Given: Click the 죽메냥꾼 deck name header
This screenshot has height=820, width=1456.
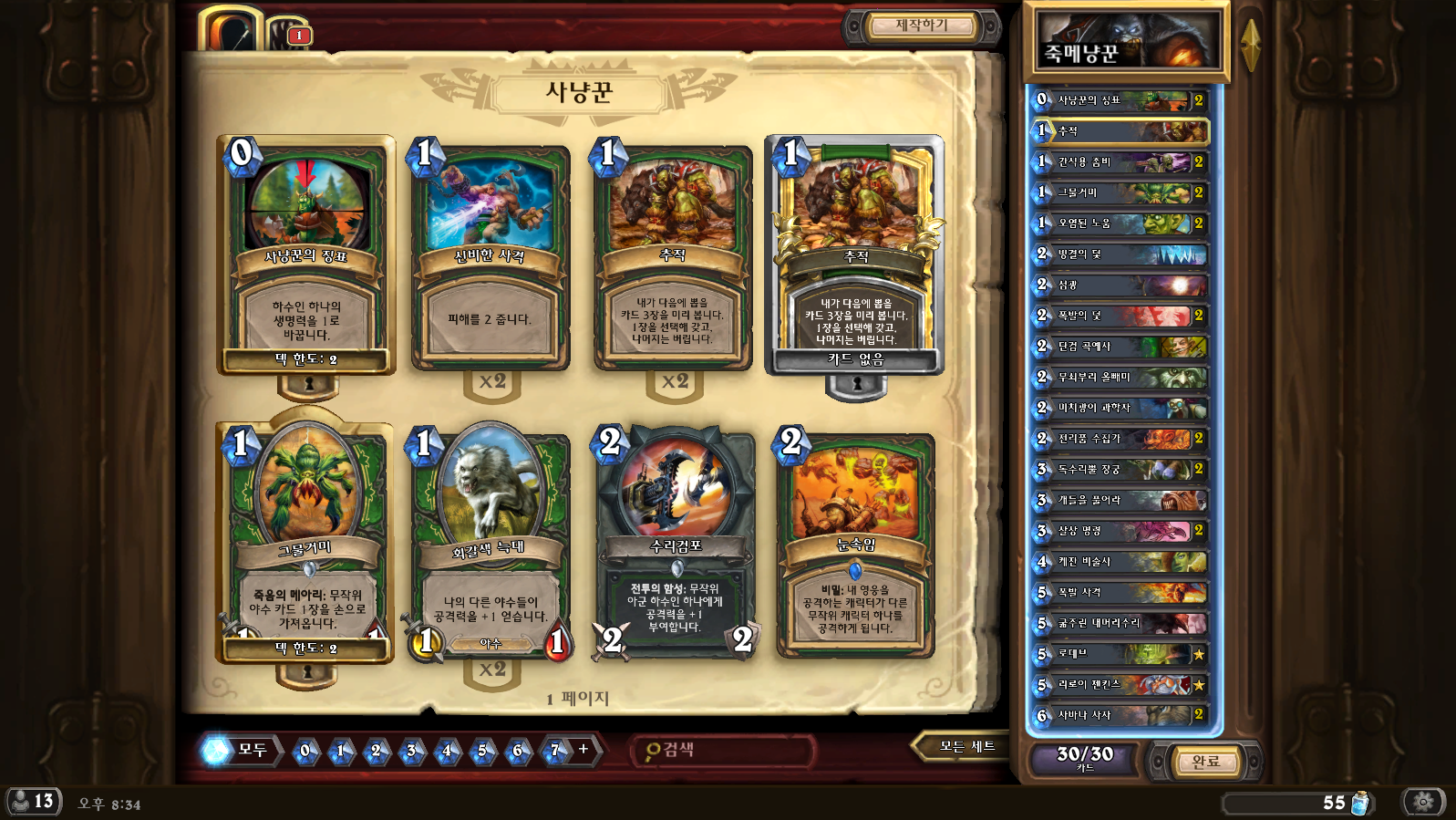Looking at the screenshot, I should click(x=1127, y=42).
